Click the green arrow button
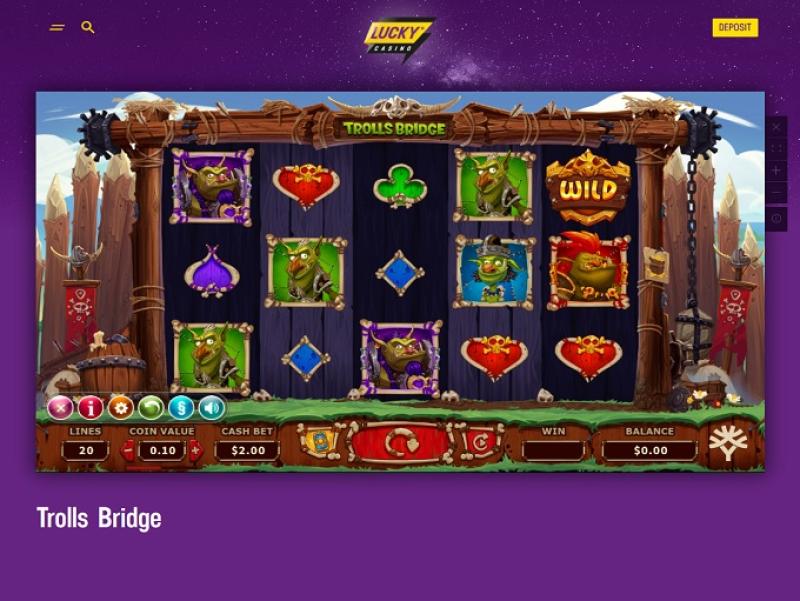This screenshot has height=601, width=800. tap(151, 407)
